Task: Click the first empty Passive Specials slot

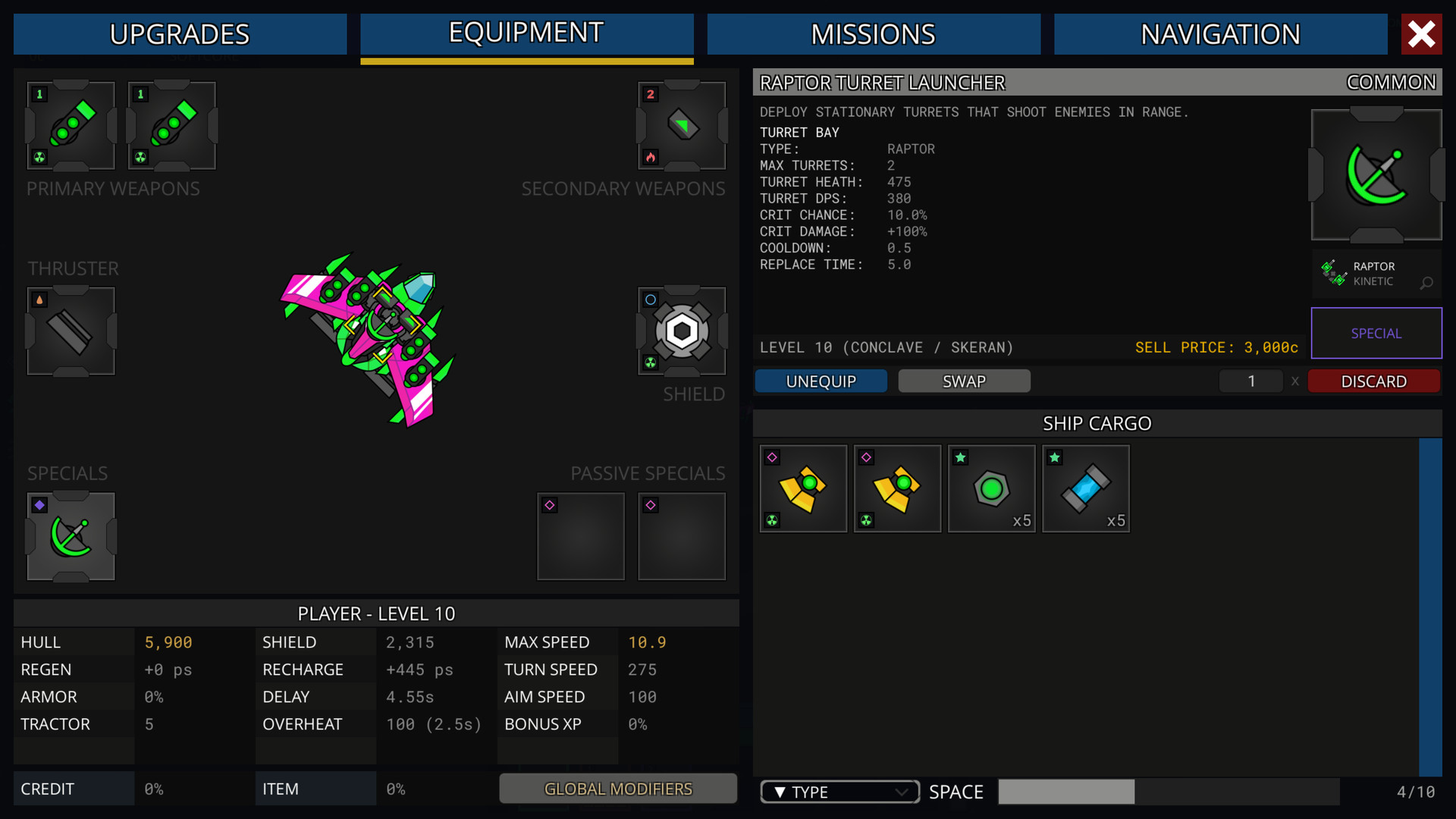Action: tap(581, 536)
